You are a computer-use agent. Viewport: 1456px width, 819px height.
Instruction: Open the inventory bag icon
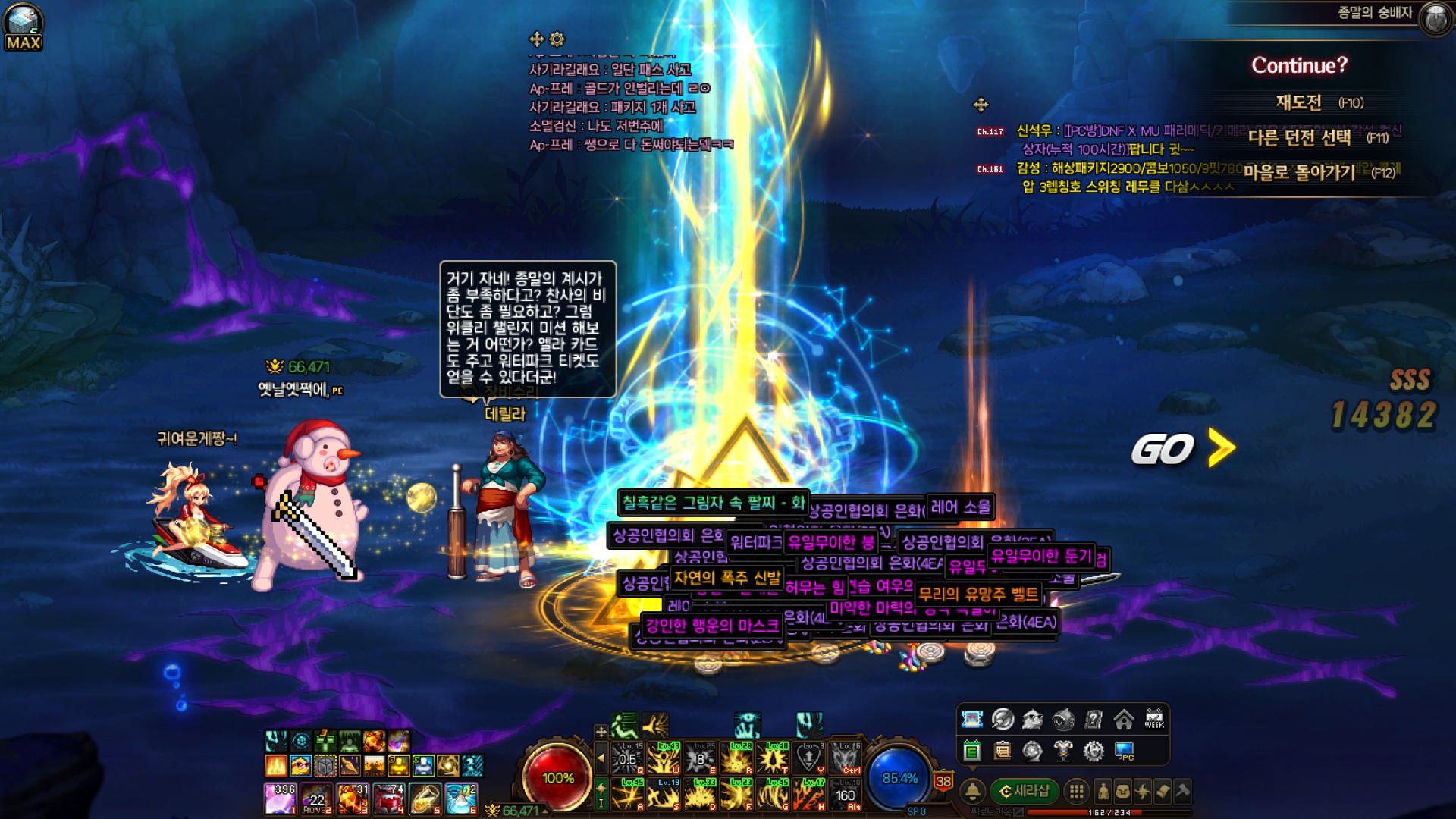click(x=1123, y=792)
